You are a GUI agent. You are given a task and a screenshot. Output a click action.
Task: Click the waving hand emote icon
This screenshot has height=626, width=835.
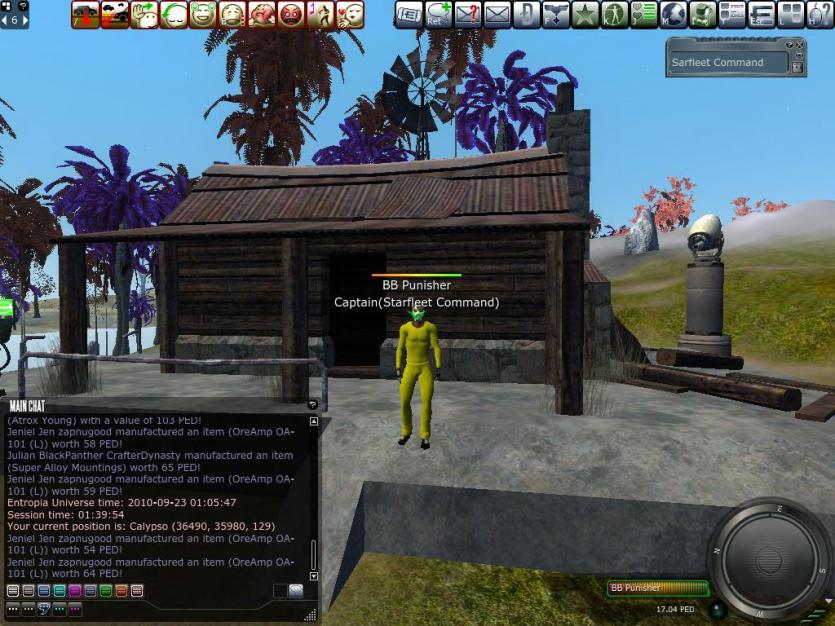[x=144, y=14]
